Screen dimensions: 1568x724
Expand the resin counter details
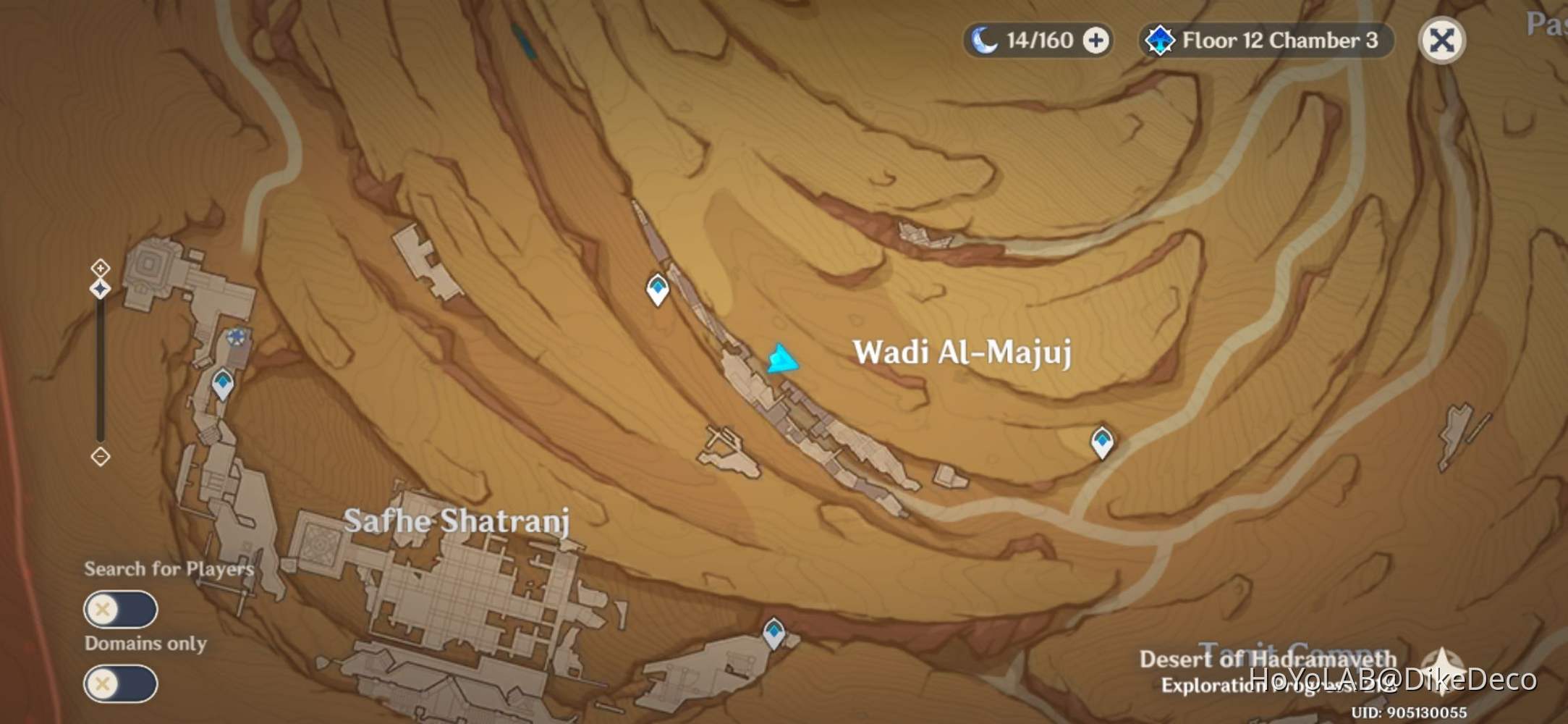coord(1096,41)
